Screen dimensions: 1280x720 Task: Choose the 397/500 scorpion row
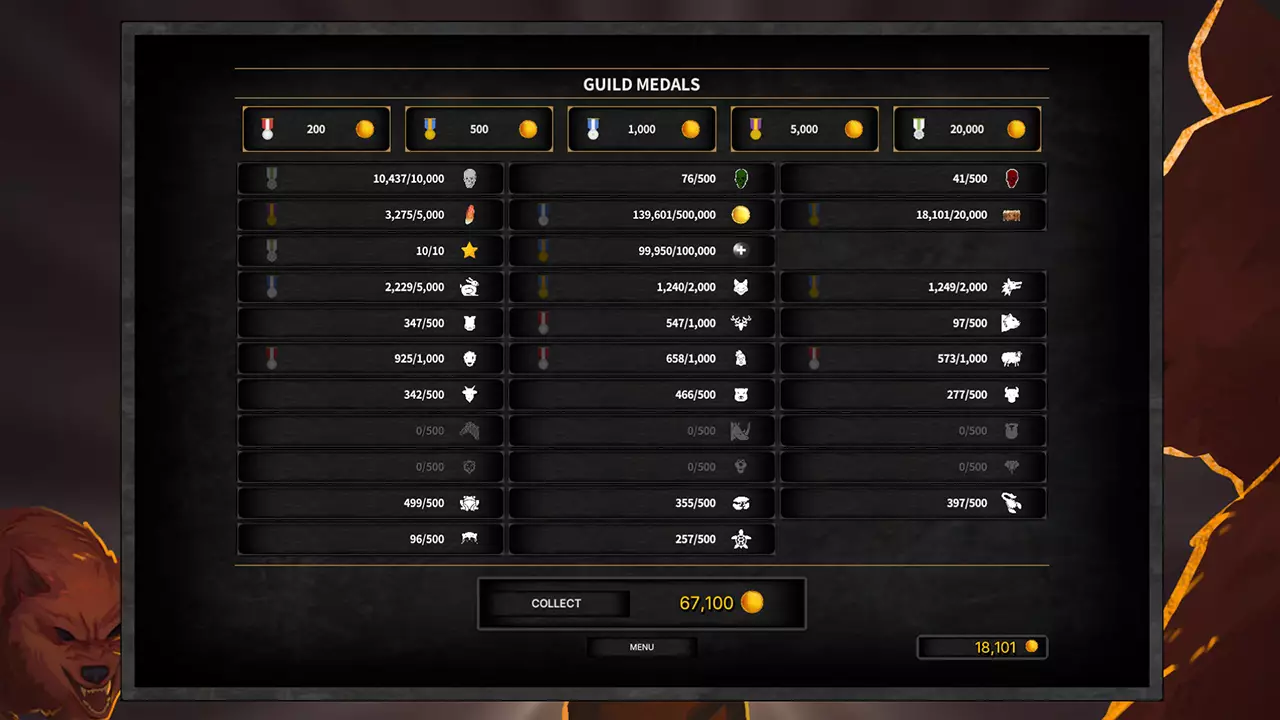(913, 503)
